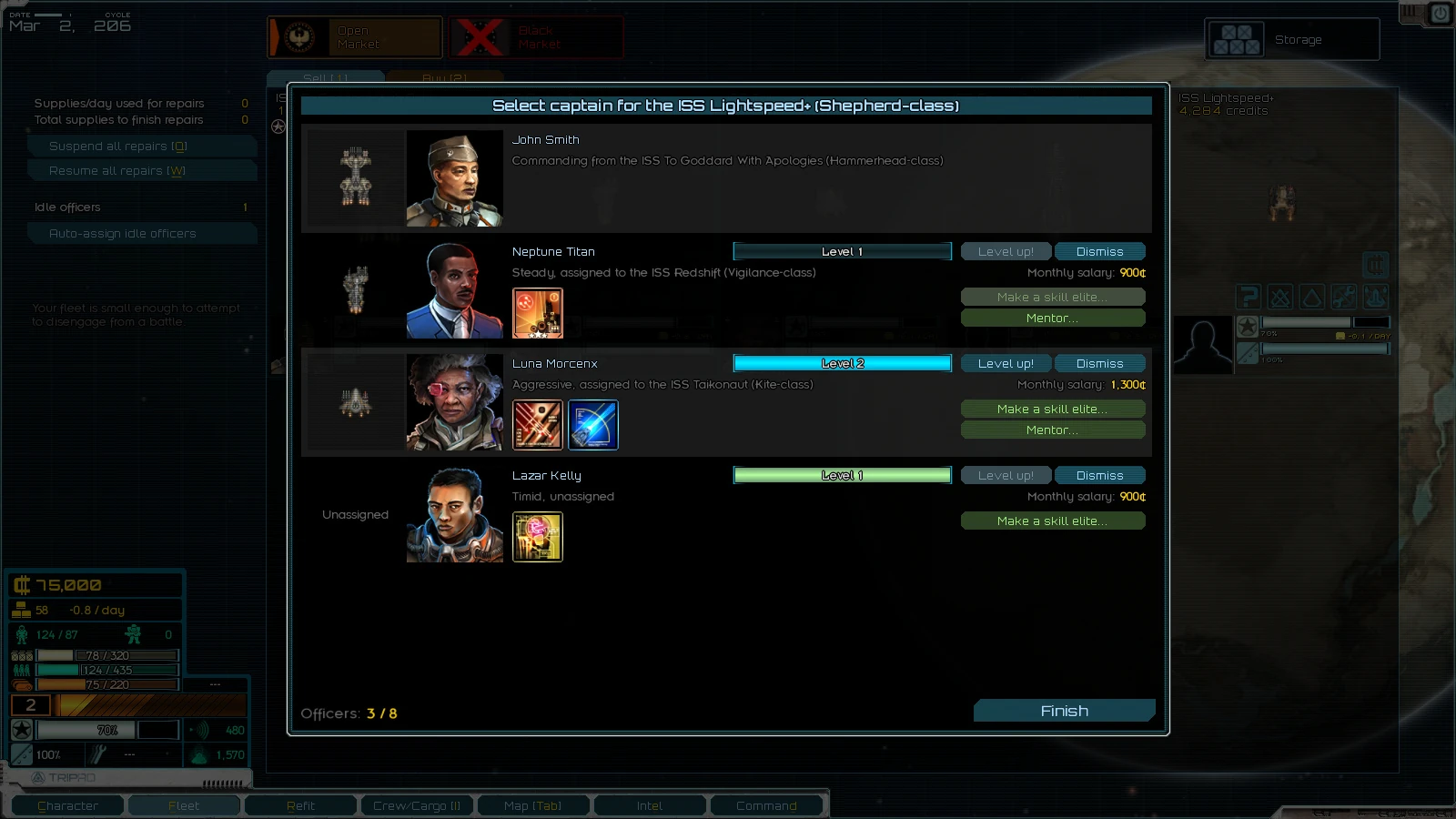Click the wrench repair icon on the right panel

pyautogui.click(x=1345, y=297)
